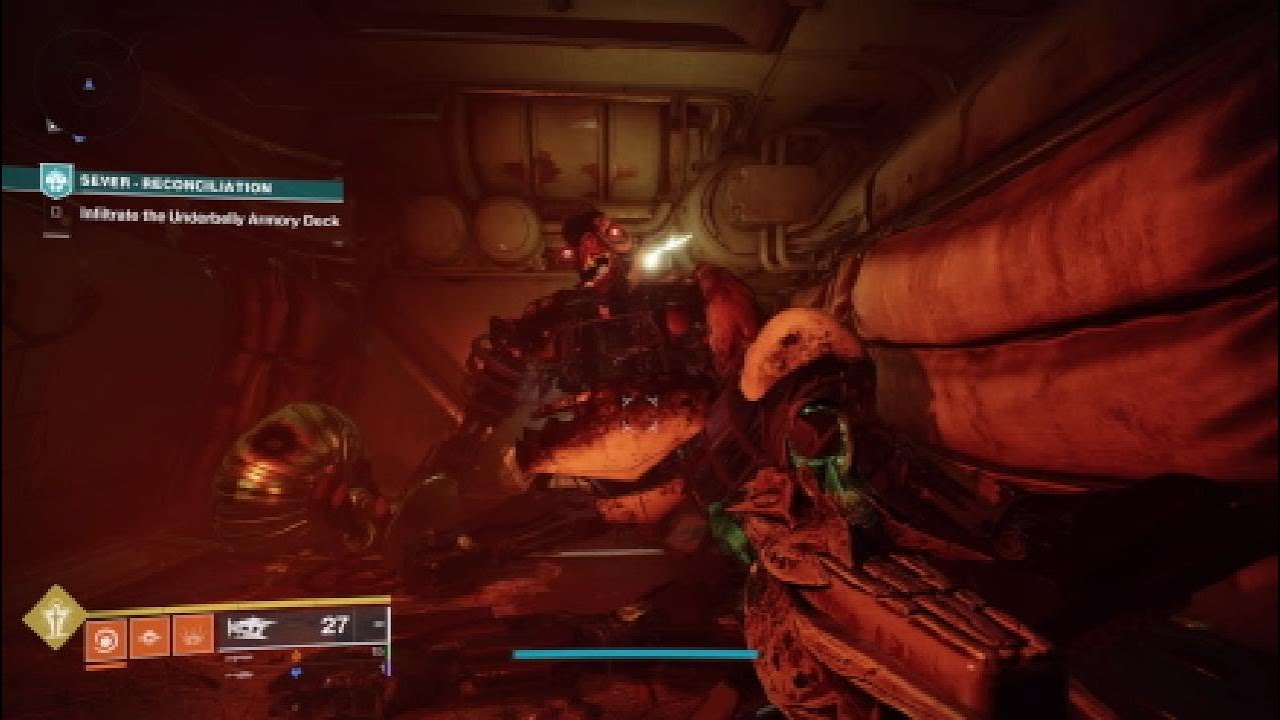
Task: Trigger the orange class ability icon
Action: 194,636
